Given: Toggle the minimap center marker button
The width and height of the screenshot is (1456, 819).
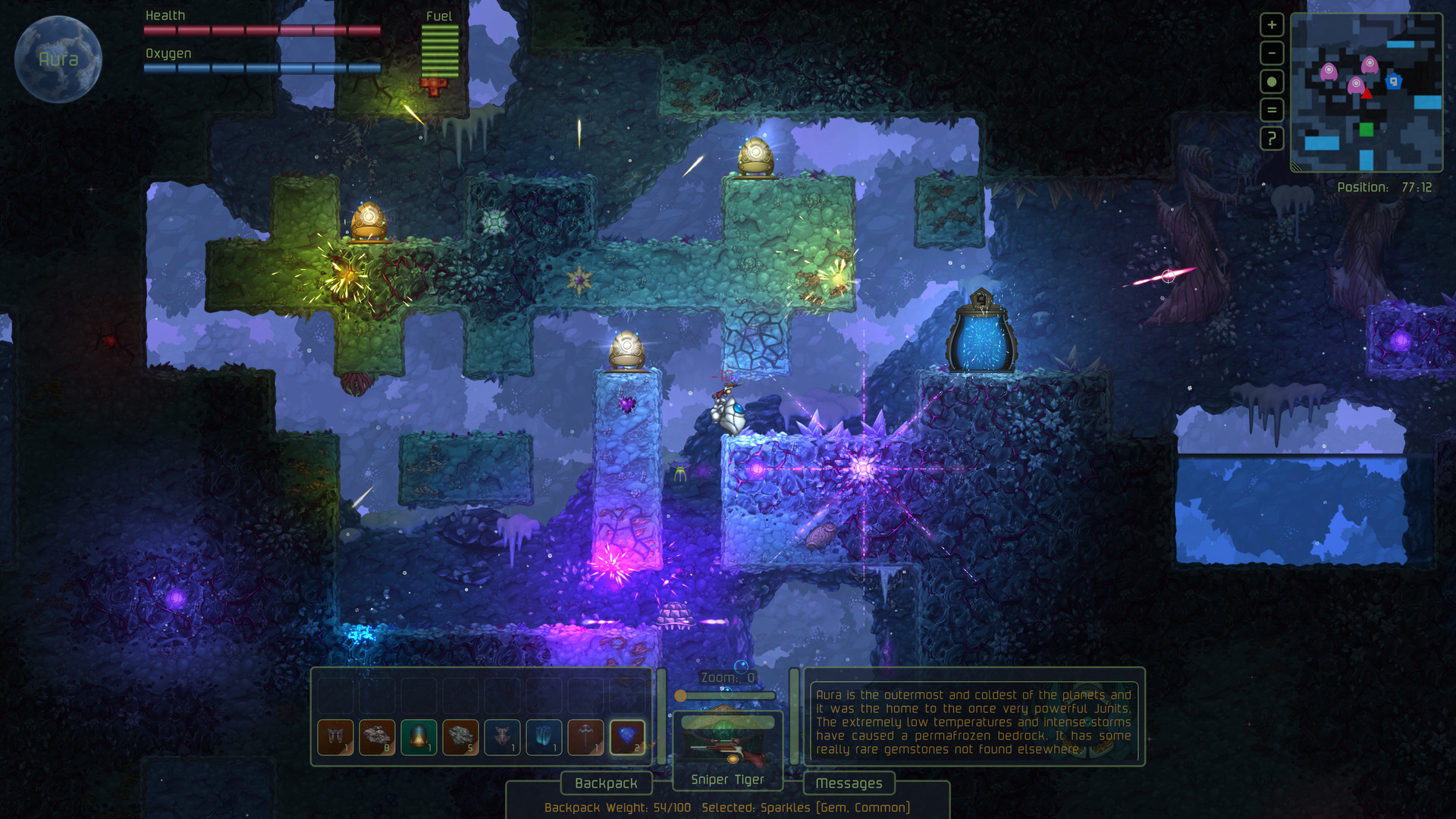Looking at the screenshot, I should click(1271, 81).
